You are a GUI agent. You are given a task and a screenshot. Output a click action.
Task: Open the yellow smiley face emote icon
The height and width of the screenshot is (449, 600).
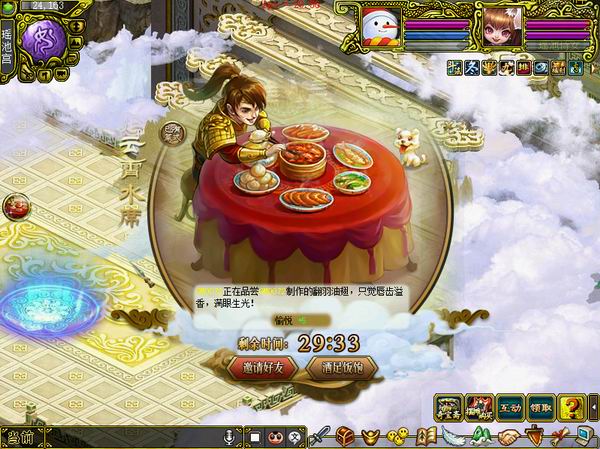coord(396,437)
